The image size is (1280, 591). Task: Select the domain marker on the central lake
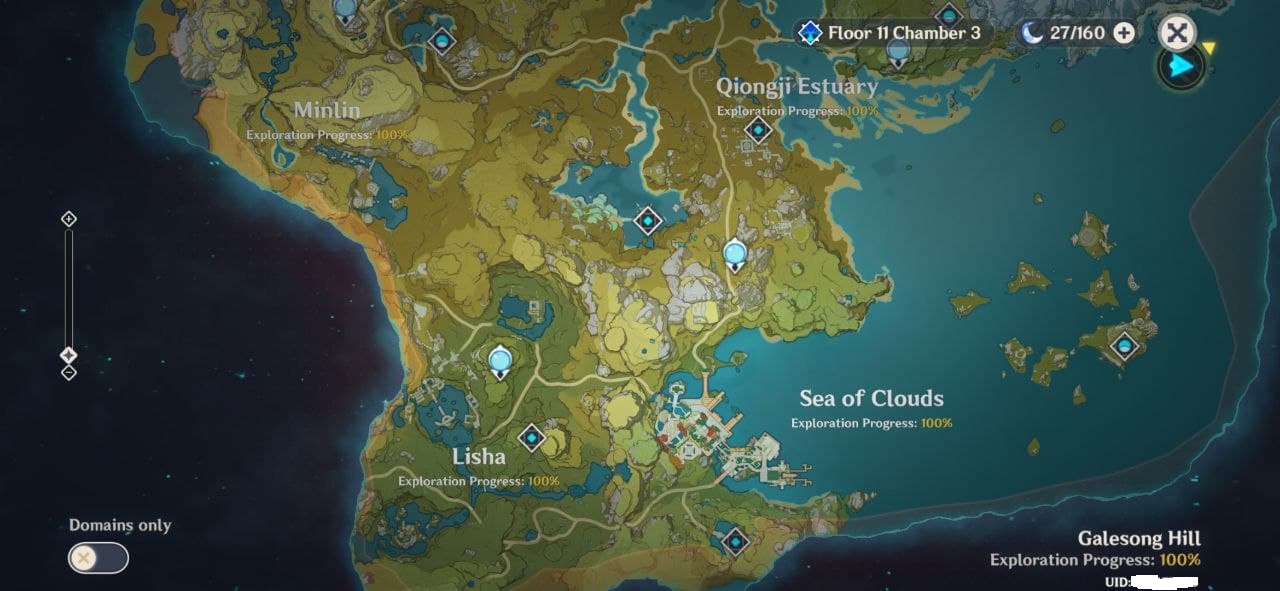(648, 220)
